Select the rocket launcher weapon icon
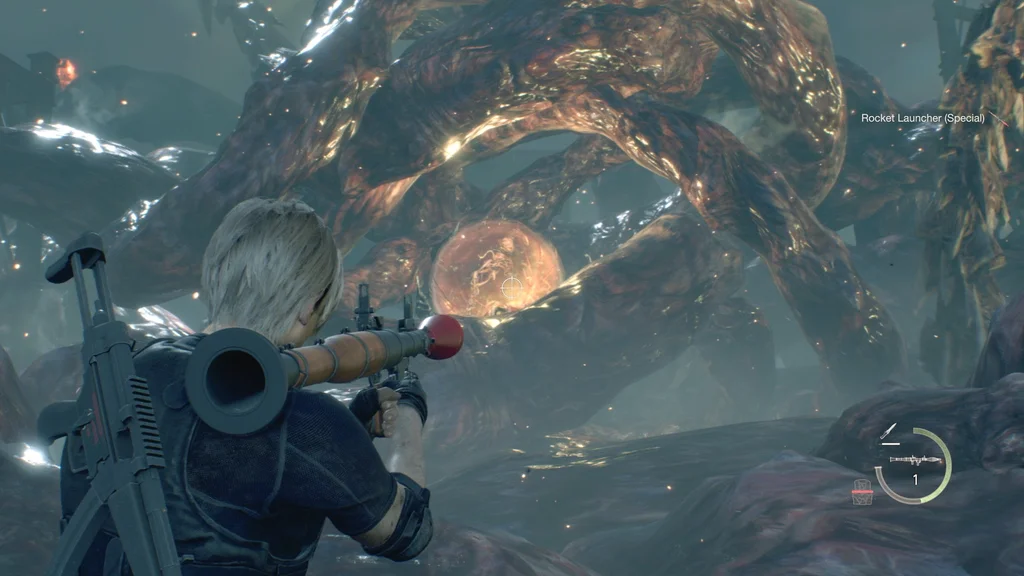This screenshot has height=576, width=1024. [x=913, y=461]
